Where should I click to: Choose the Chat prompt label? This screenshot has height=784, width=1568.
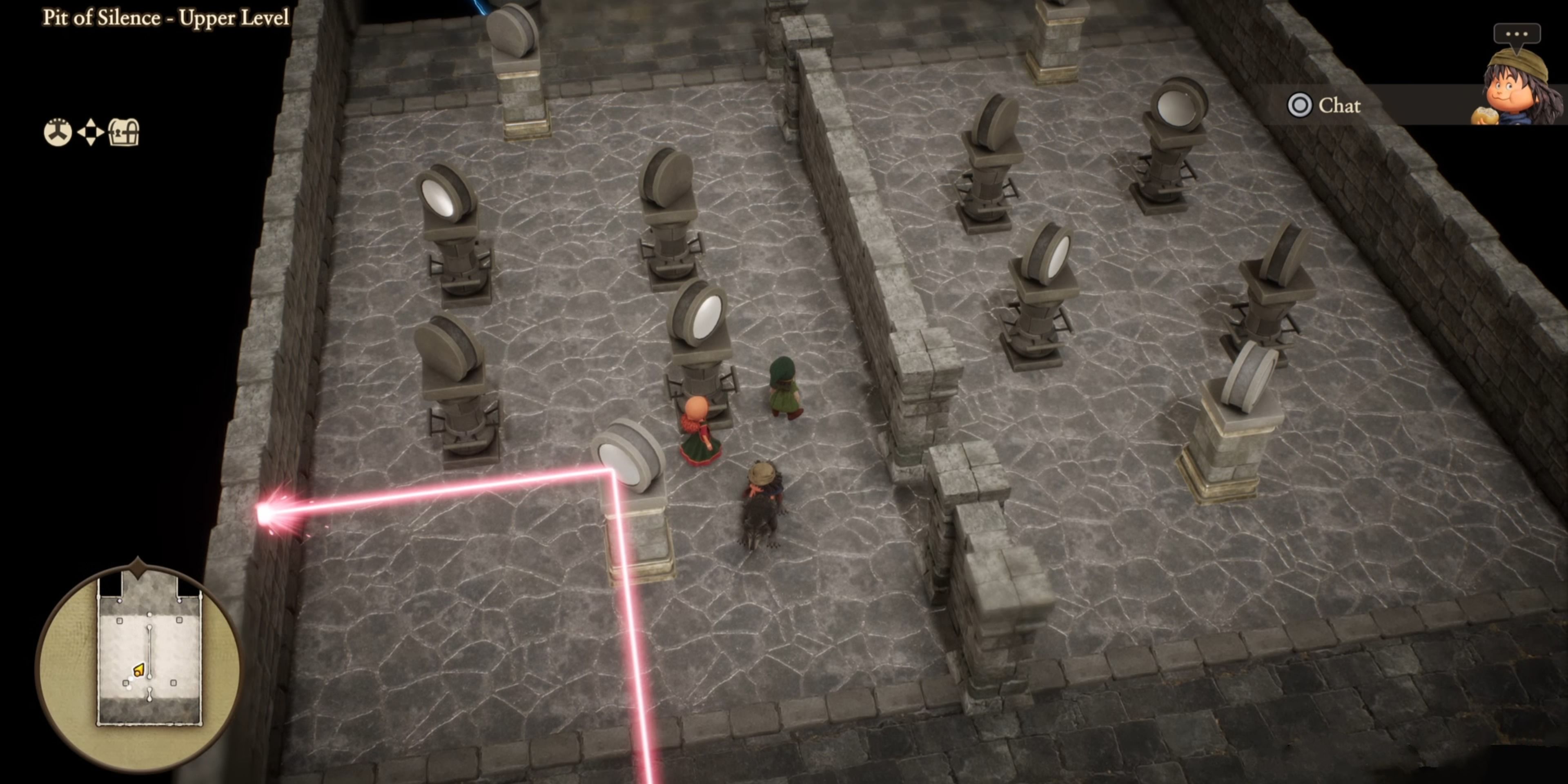[1339, 106]
